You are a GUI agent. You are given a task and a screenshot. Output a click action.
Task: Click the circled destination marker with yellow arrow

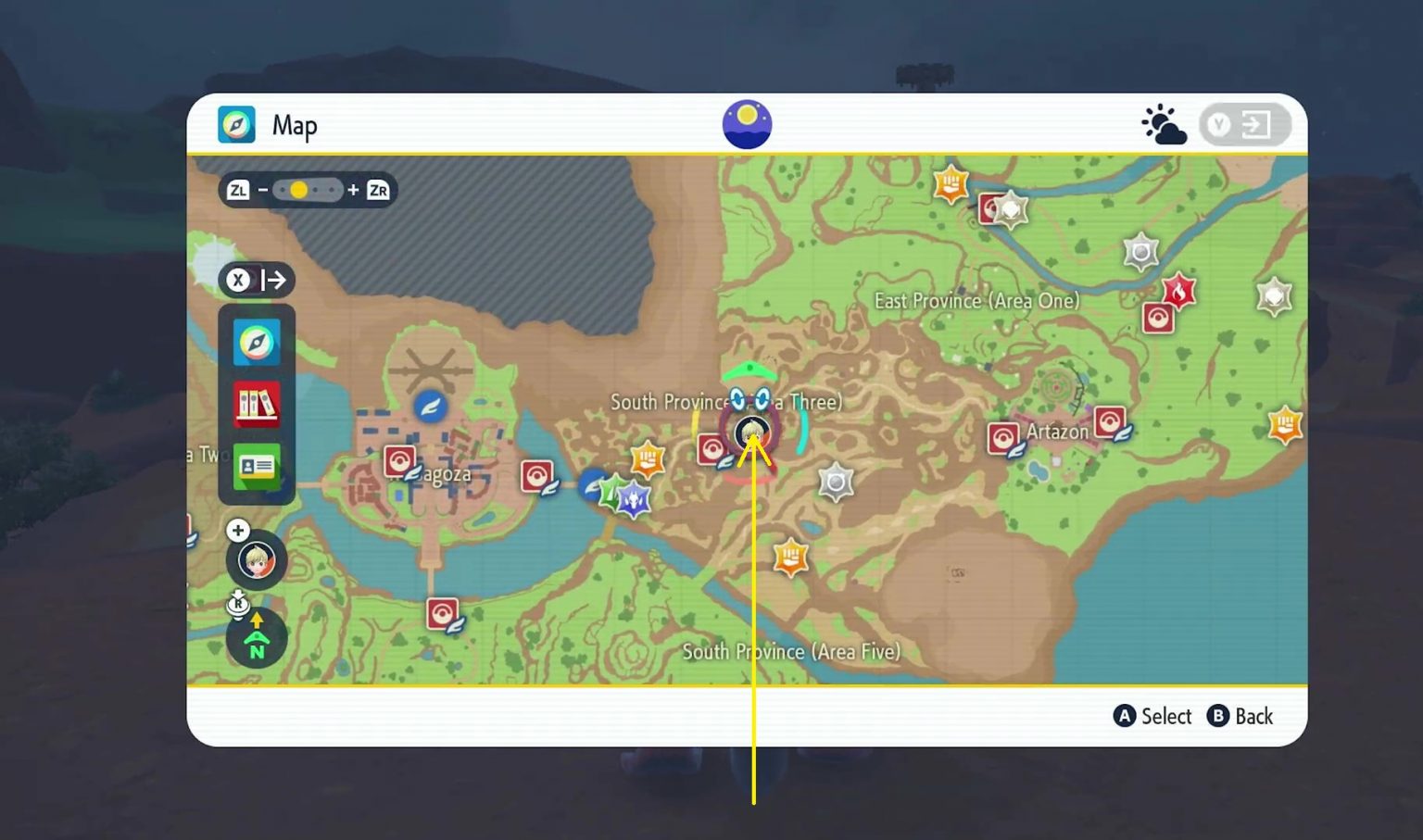click(x=752, y=432)
